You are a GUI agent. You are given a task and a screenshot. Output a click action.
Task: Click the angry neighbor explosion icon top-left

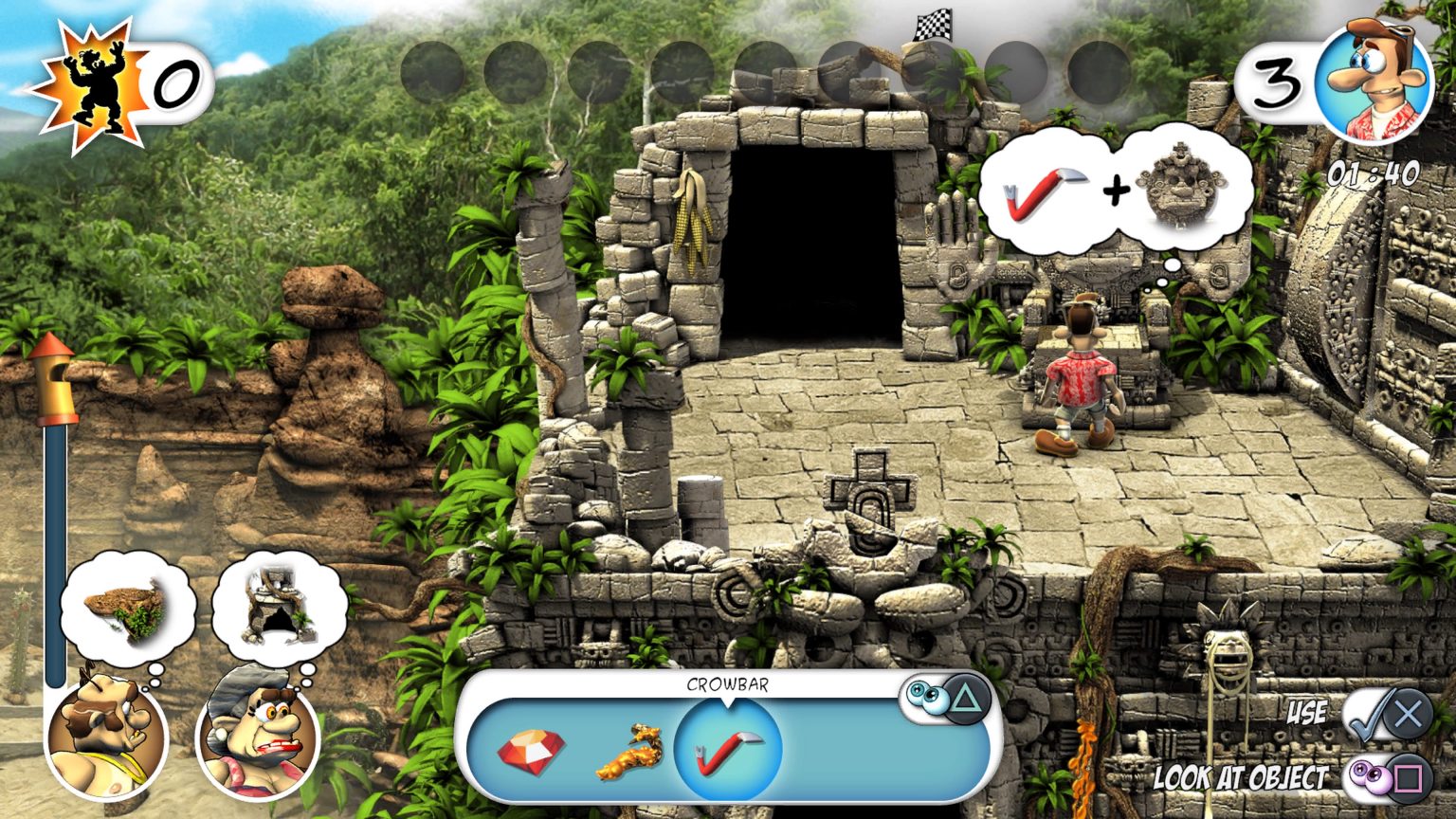point(91,74)
